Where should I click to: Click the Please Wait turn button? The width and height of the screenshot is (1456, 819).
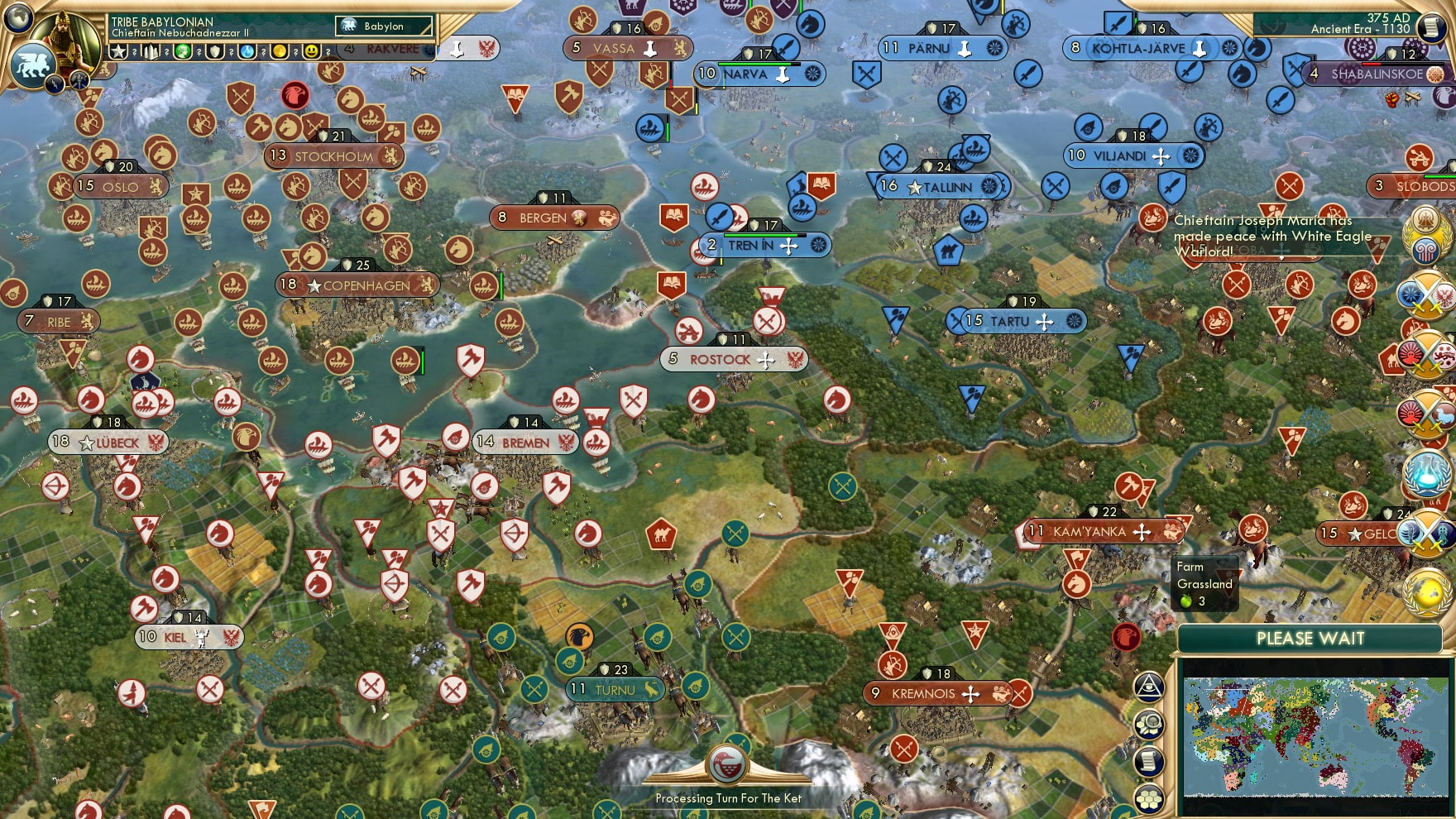tap(1310, 639)
